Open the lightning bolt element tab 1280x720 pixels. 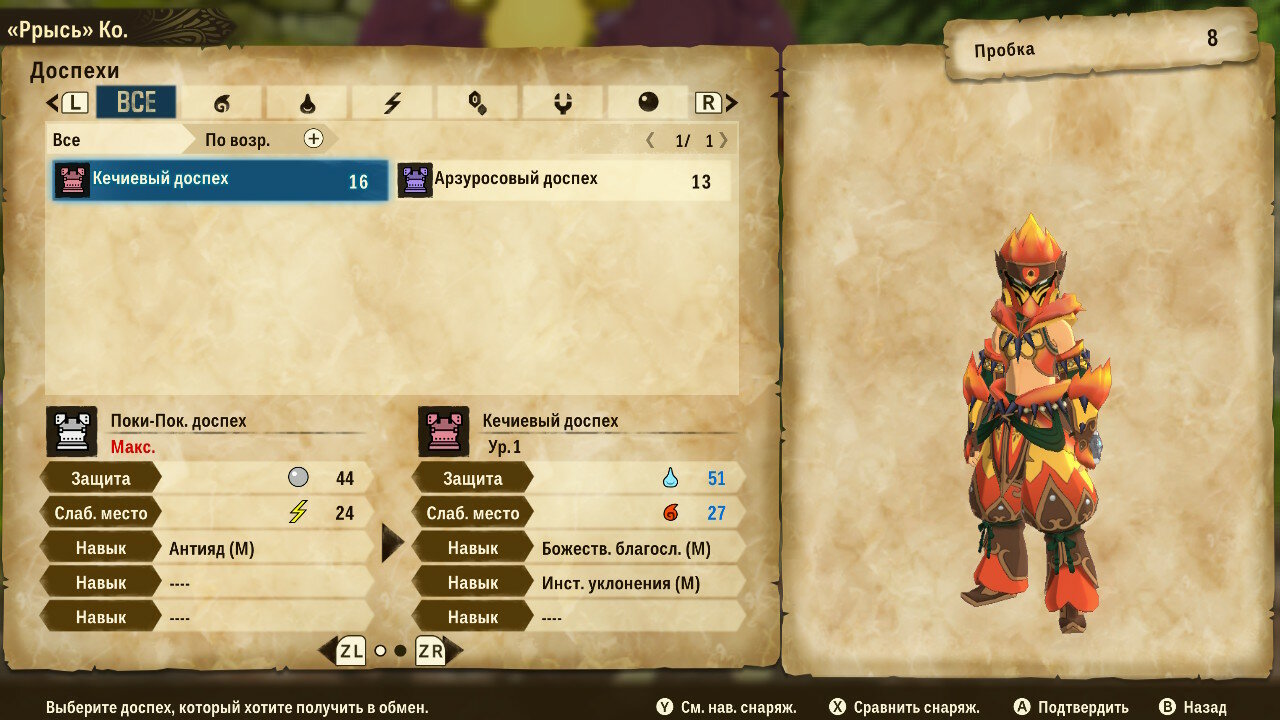pyautogui.click(x=392, y=102)
